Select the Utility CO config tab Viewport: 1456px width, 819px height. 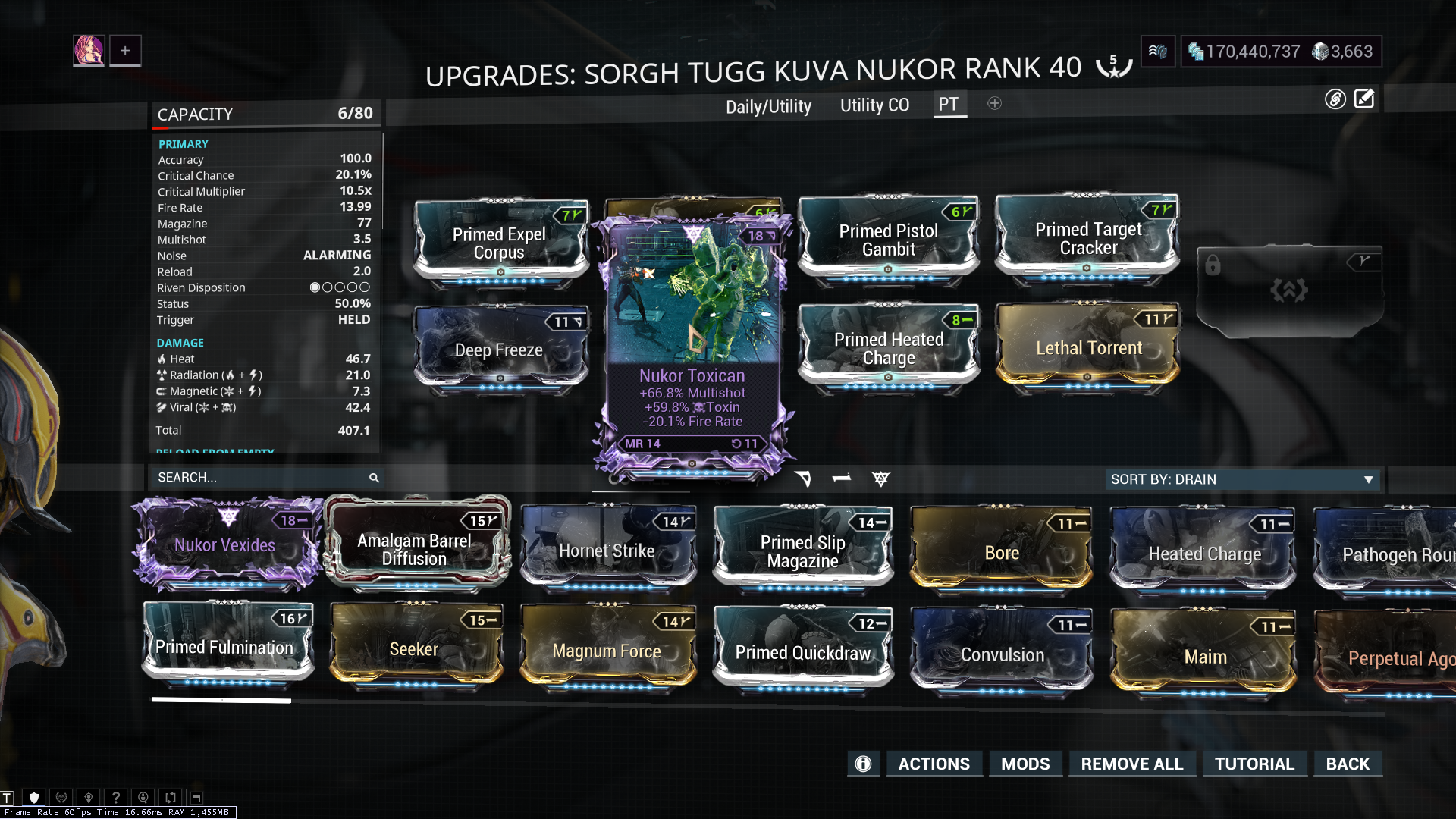(874, 105)
